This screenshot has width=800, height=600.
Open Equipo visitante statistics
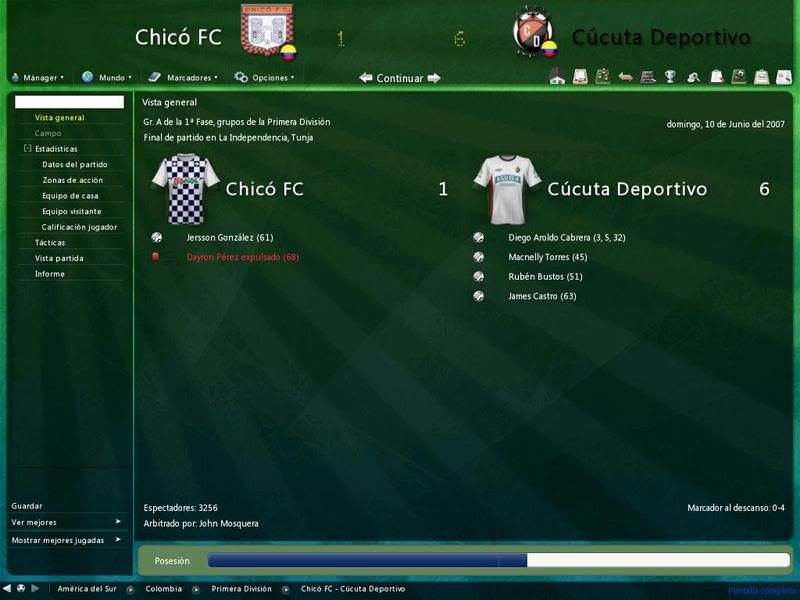coord(72,211)
